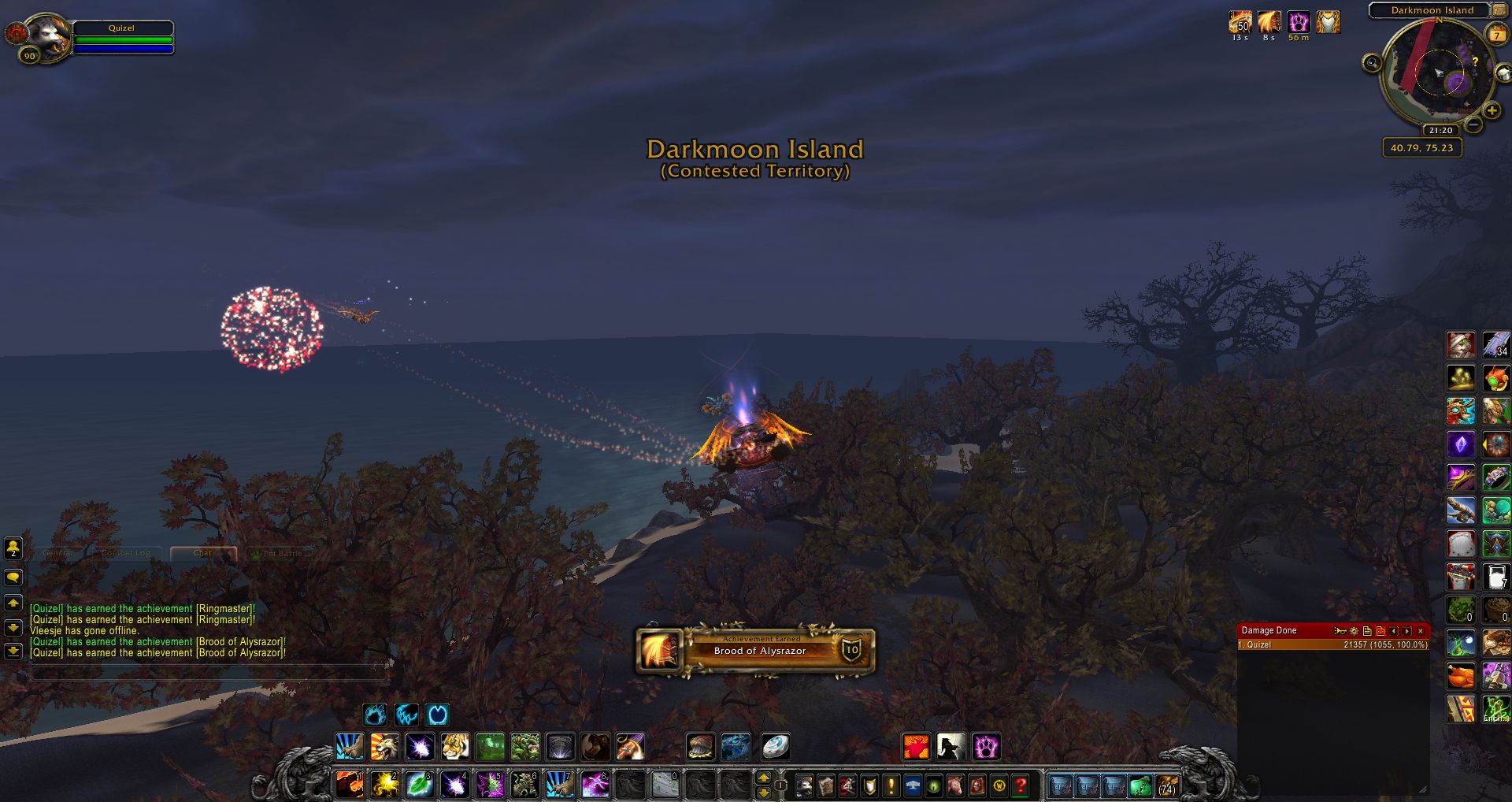Activate the green leaf ability in slot 3
Image resolution: width=1512 pixels, height=802 pixels.
pos(420,785)
